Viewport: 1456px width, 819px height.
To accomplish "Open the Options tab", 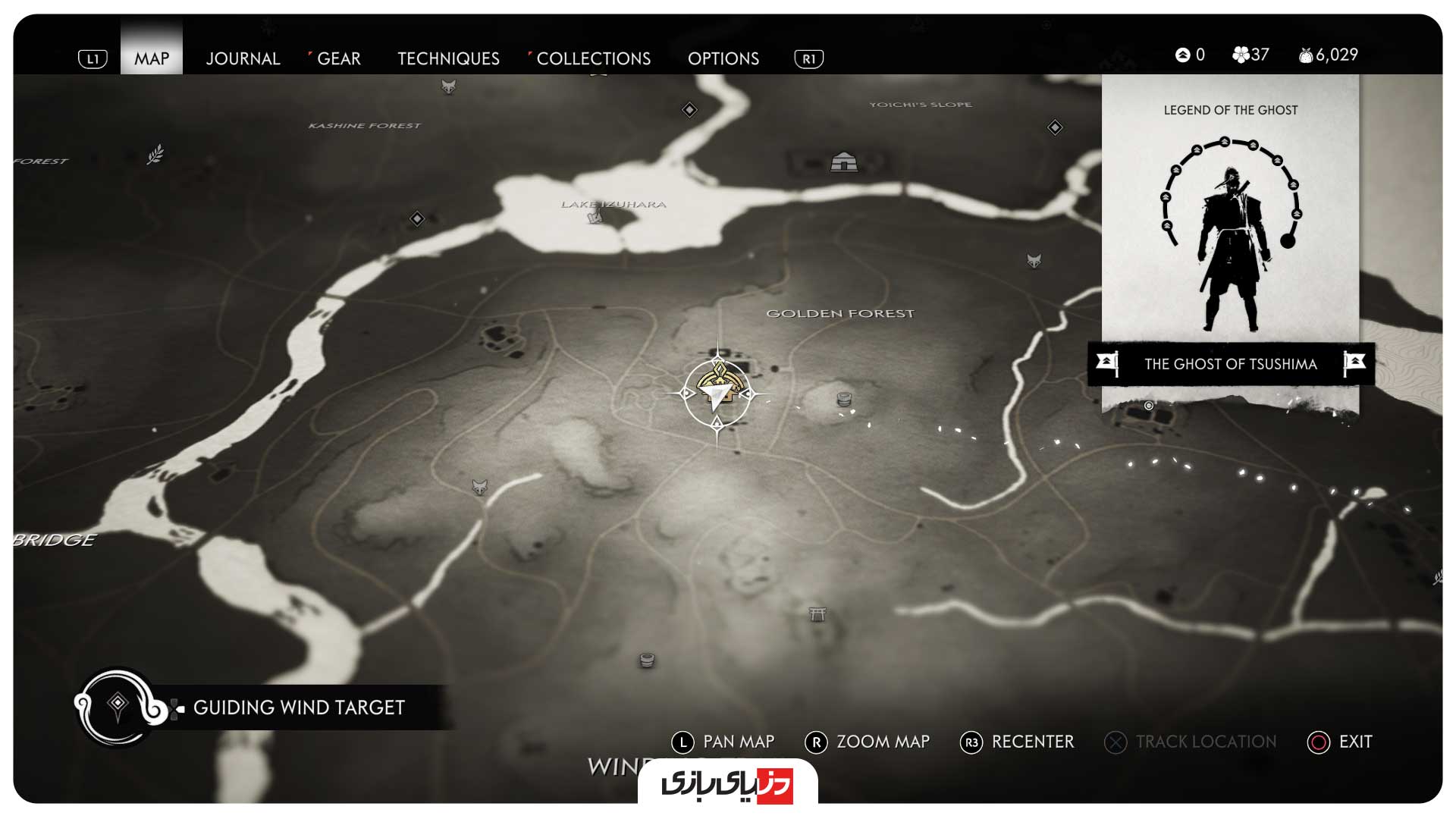I will tap(723, 58).
